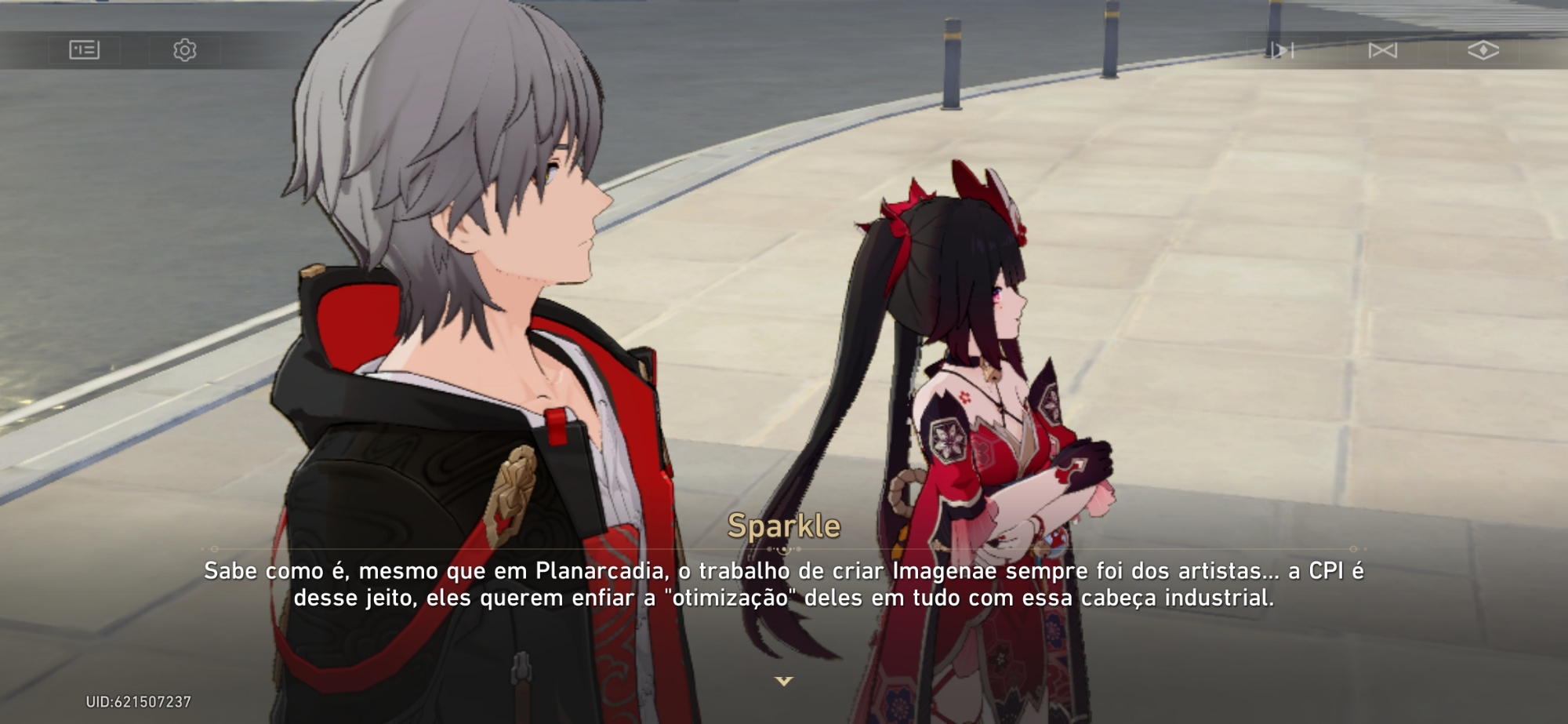Screen dimensions: 1568x724
Task: Toggle dialogue auto-play
Action: pos(1283,50)
